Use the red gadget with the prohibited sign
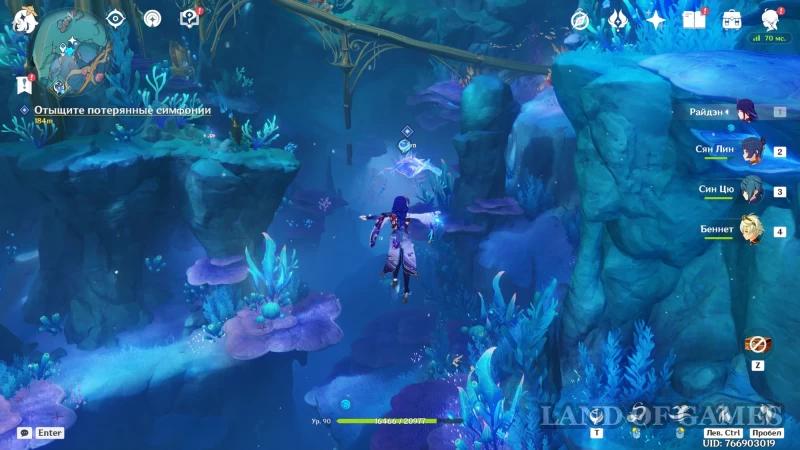The image size is (800, 450). (x=757, y=344)
